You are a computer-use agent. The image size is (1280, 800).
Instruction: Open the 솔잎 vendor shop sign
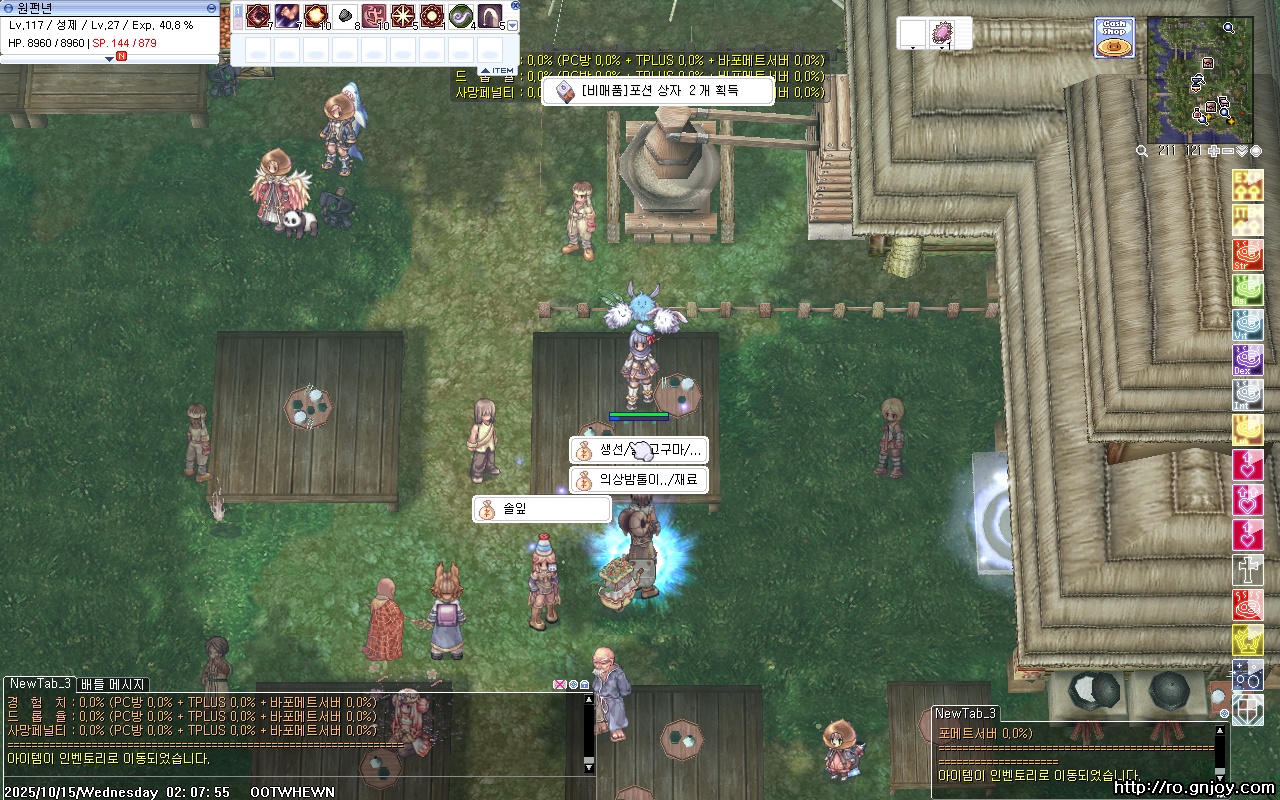click(x=541, y=509)
